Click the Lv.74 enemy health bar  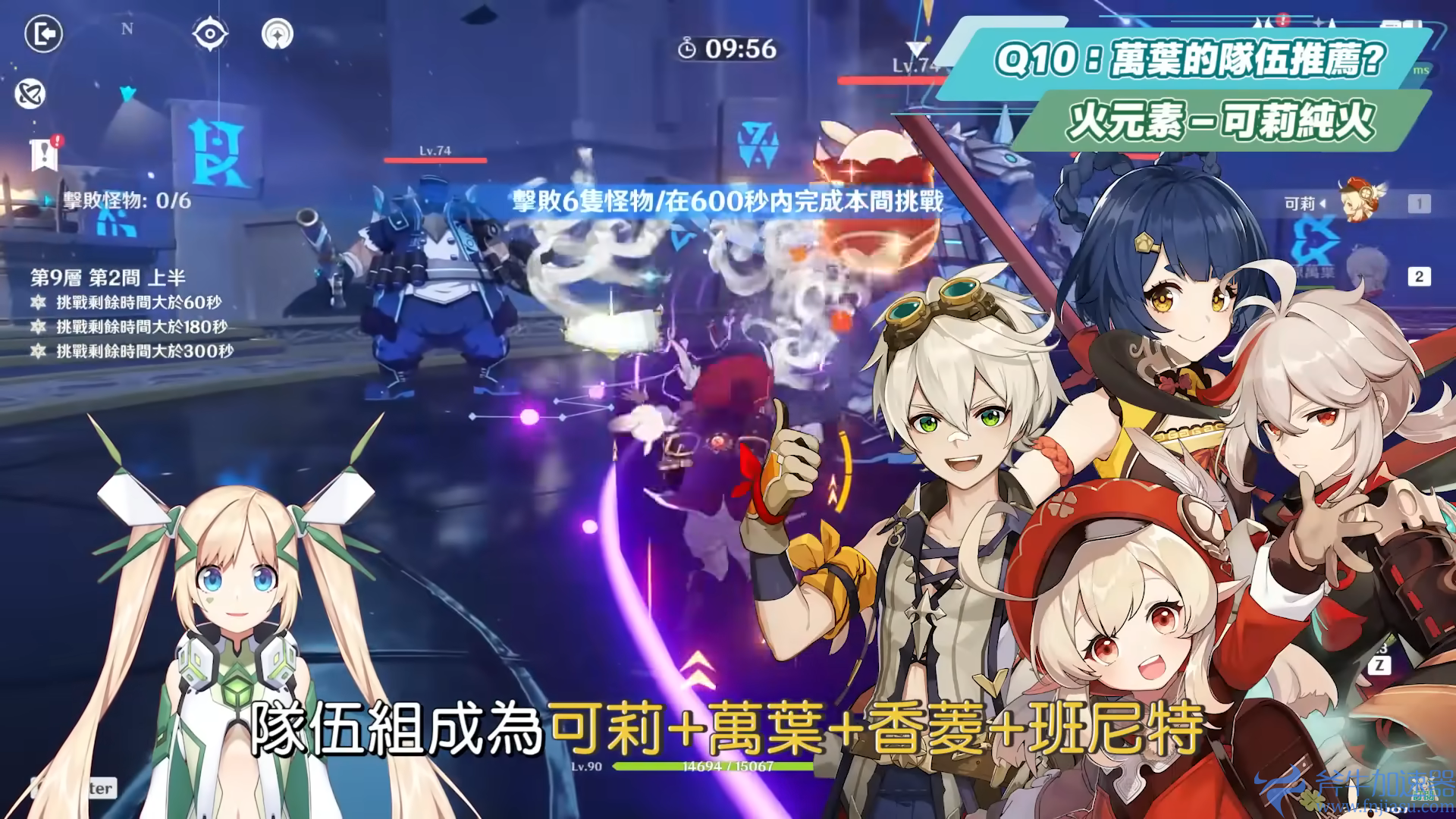434,160
